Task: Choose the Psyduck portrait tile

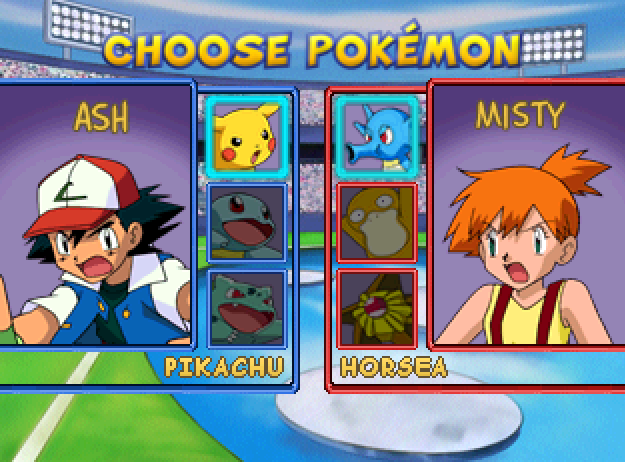Action: pyautogui.click(x=376, y=221)
